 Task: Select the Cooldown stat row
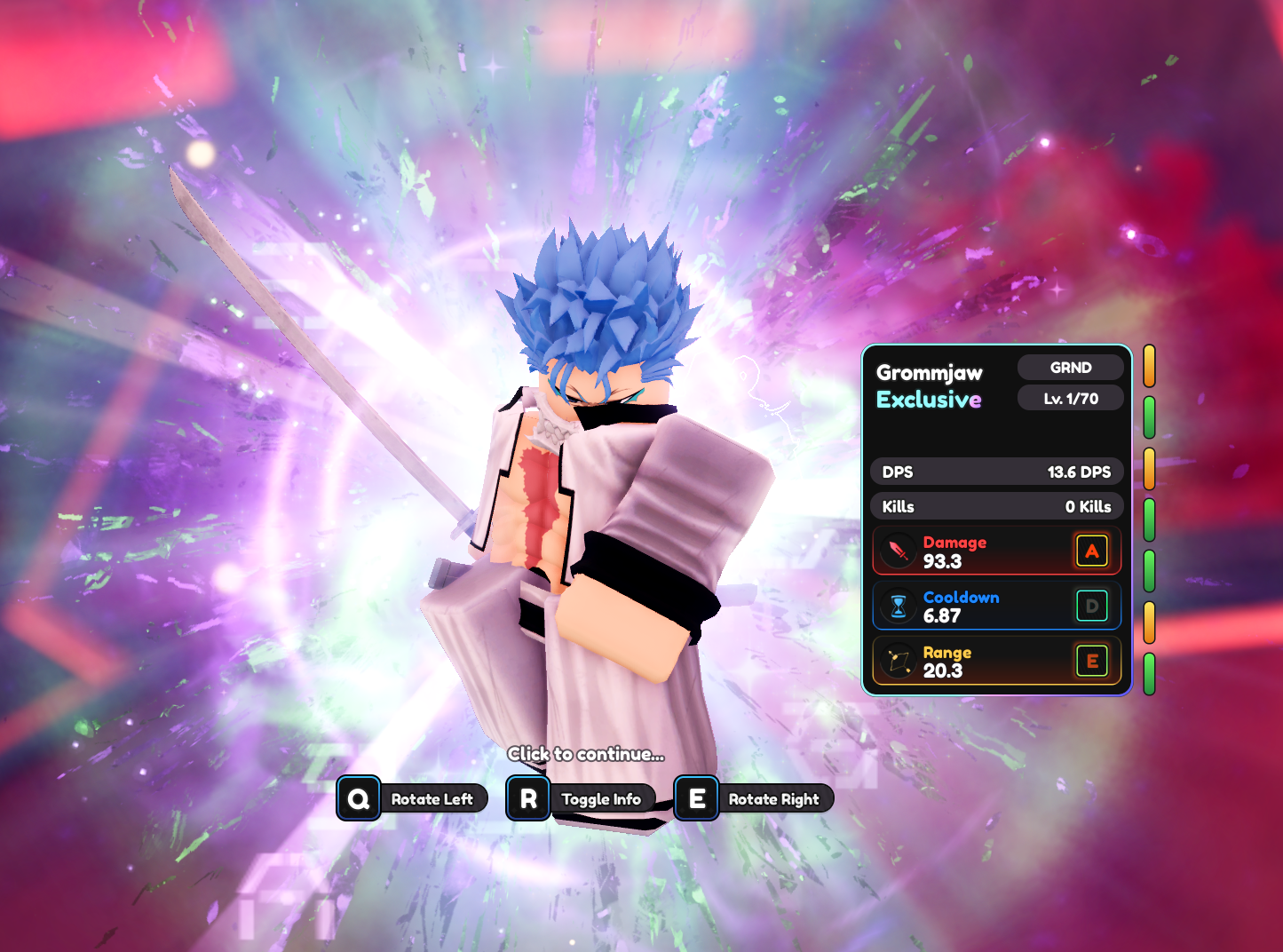pyautogui.click(x=995, y=607)
